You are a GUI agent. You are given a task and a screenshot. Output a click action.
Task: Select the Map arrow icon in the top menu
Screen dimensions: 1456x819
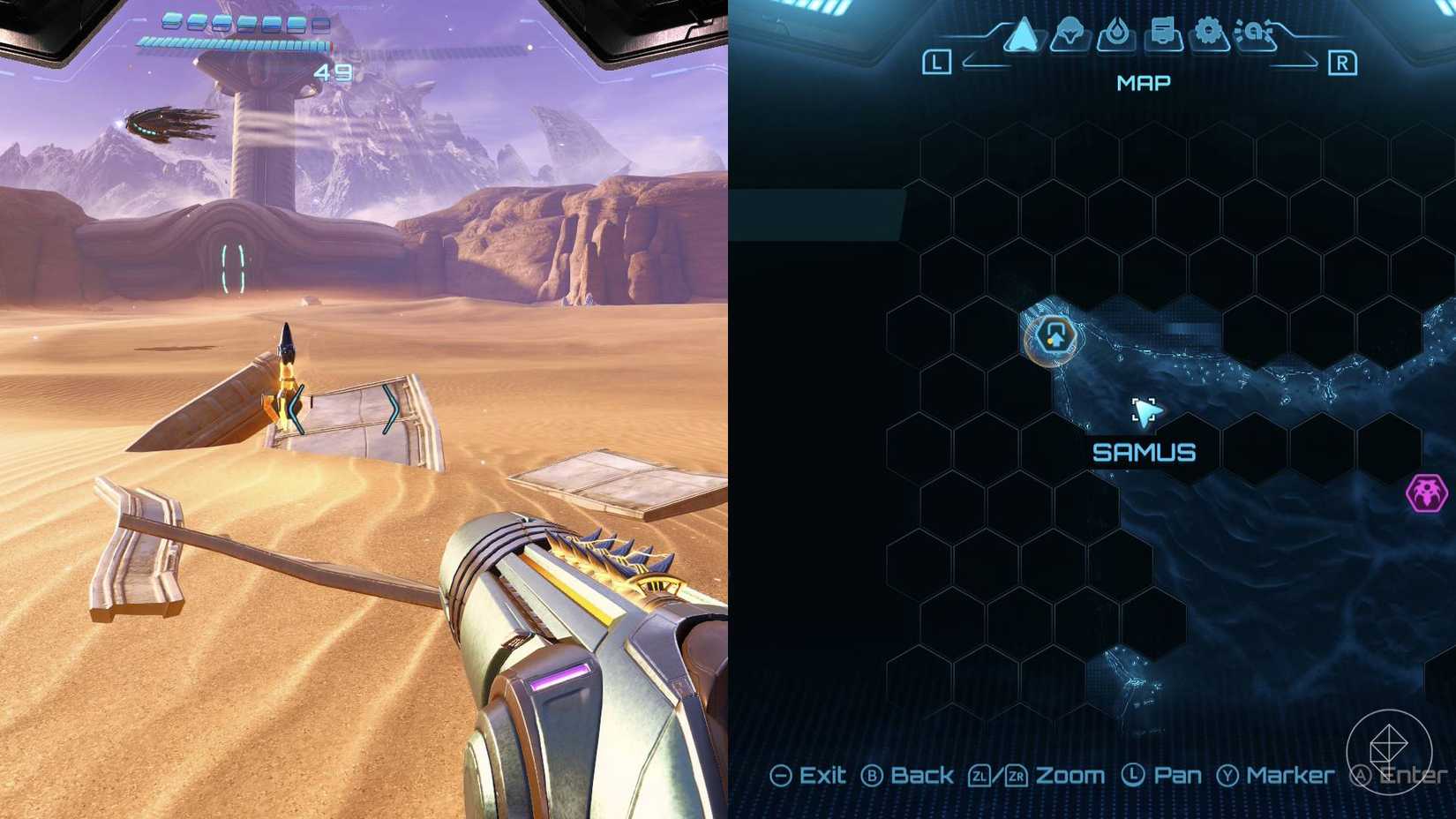[x=1019, y=35]
